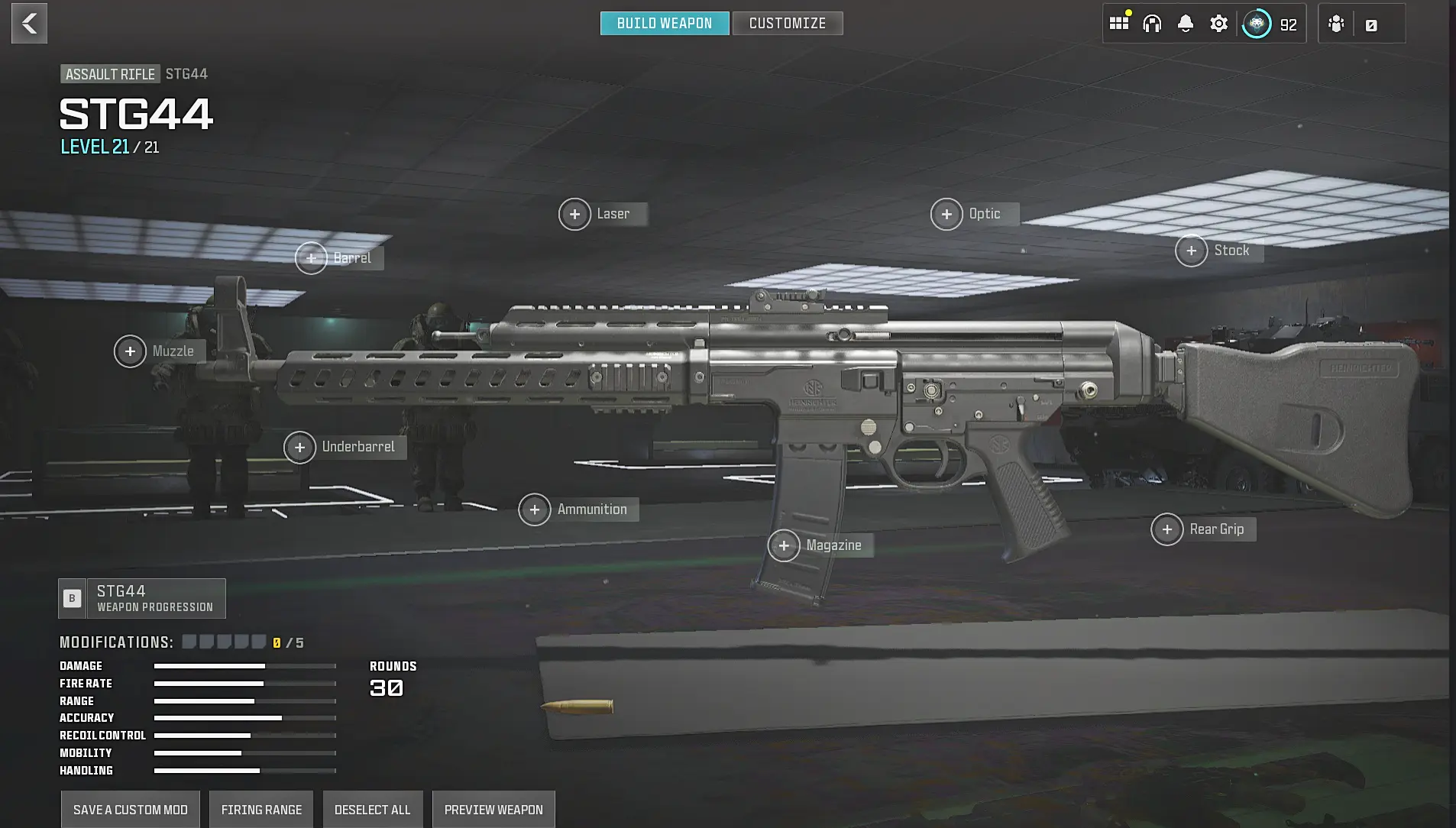This screenshot has height=828, width=1456.
Task: Click the level 92 player emblem
Action: click(x=1256, y=23)
